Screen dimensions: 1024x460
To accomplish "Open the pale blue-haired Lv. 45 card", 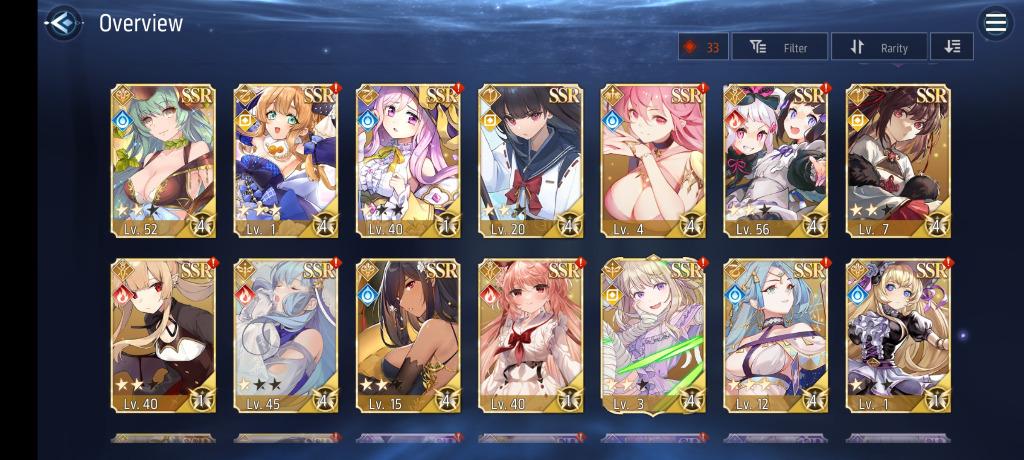I will (x=285, y=335).
